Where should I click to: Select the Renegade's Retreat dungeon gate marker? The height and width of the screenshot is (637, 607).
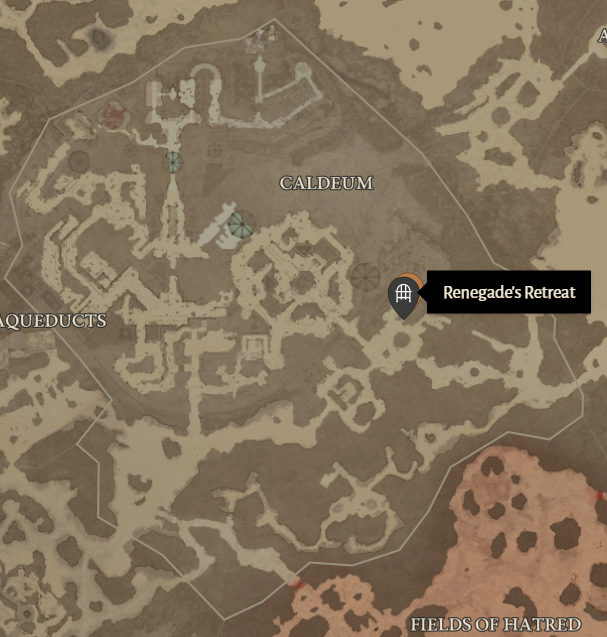pos(402,296)
